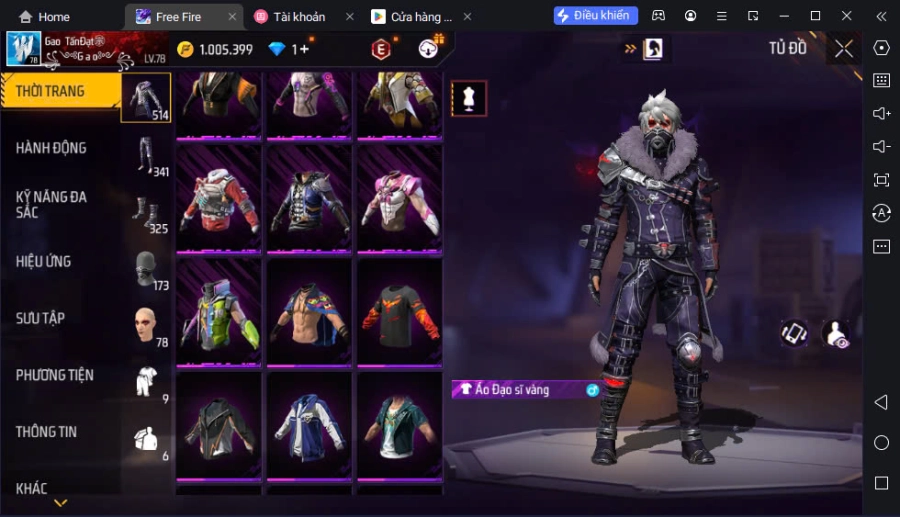
Task: Pick the green and purple sleeveless vest
Action: (219, 311)
